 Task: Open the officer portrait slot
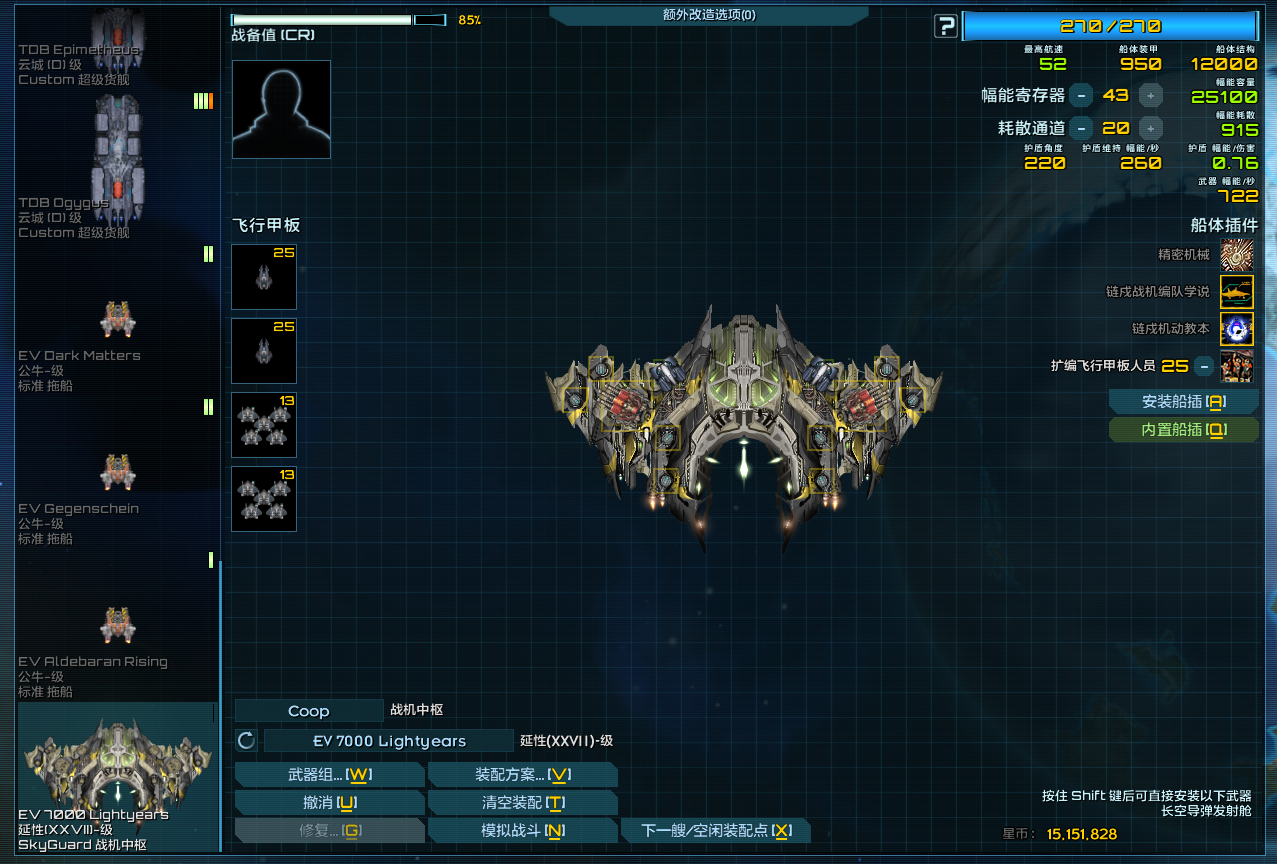point(281,109)
